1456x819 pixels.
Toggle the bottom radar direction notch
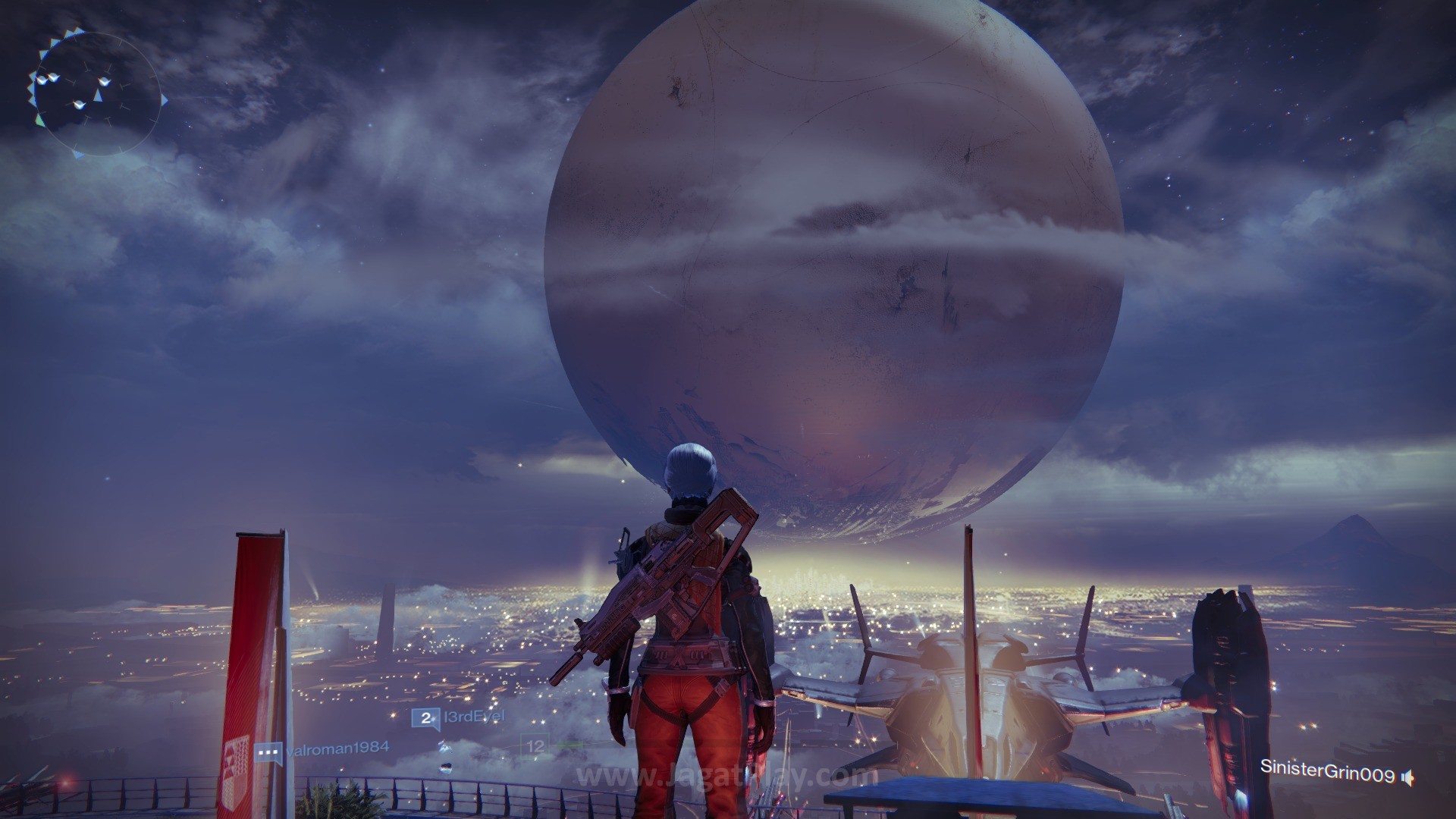coord(78,155)
